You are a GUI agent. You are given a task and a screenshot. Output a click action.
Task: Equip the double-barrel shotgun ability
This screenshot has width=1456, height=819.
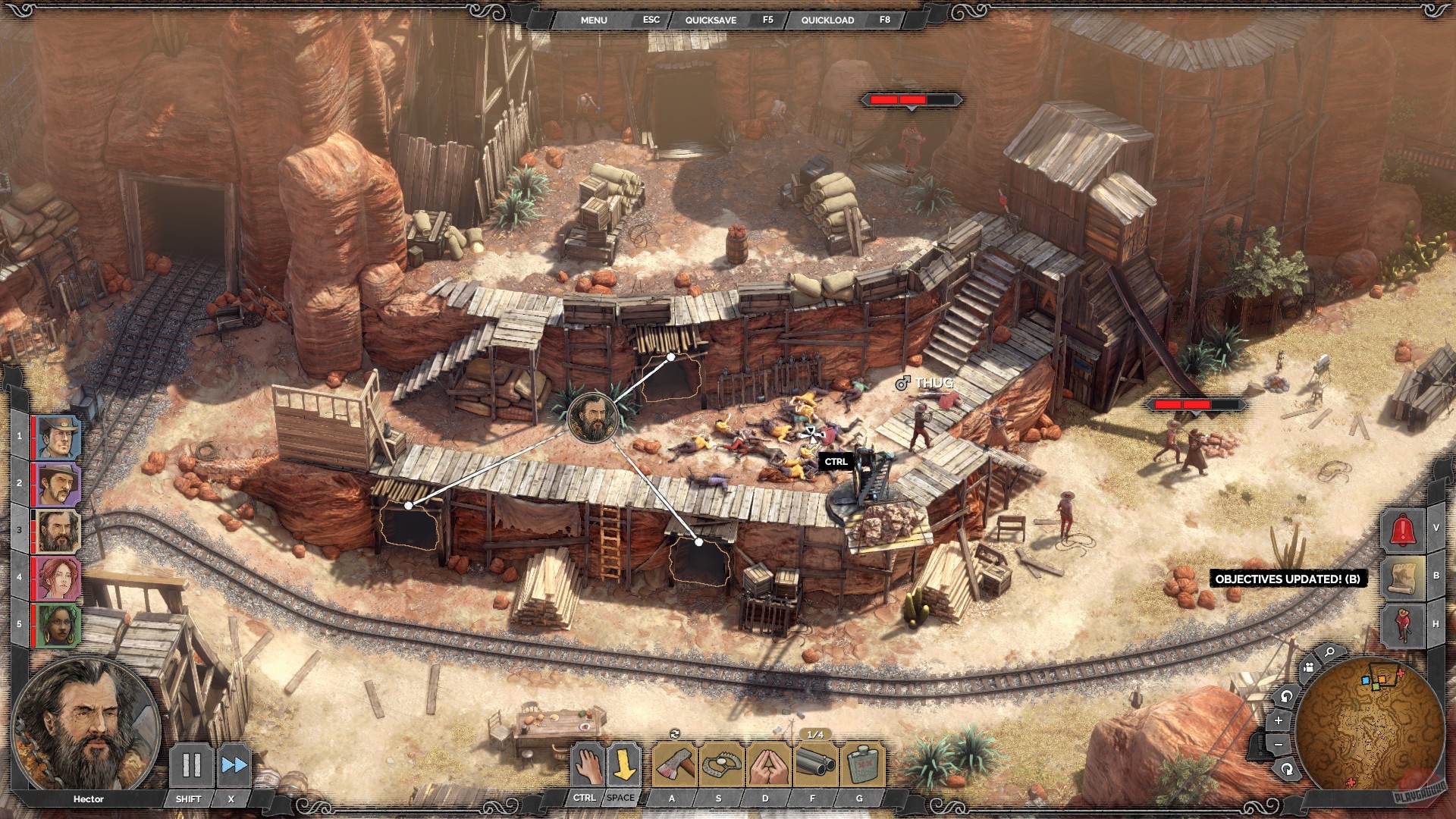pyautogui.click(x=815, y=765)
